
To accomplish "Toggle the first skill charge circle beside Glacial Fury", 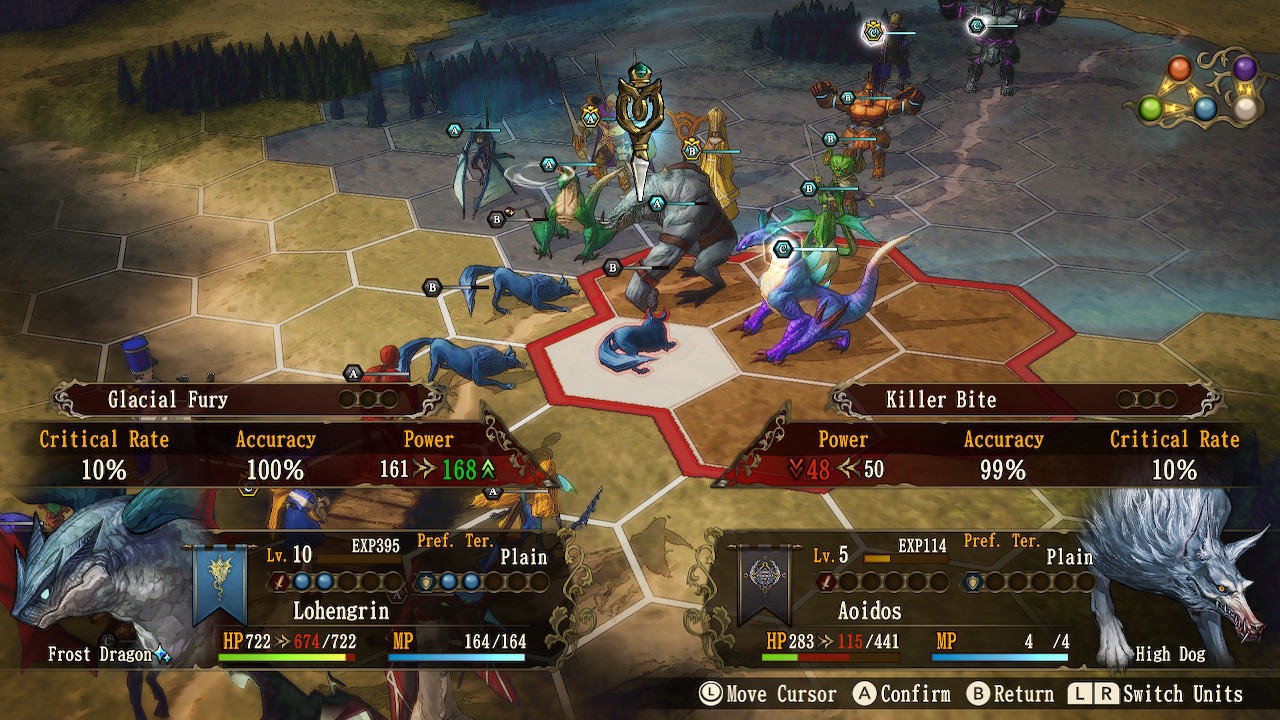I will pos(347,399).
